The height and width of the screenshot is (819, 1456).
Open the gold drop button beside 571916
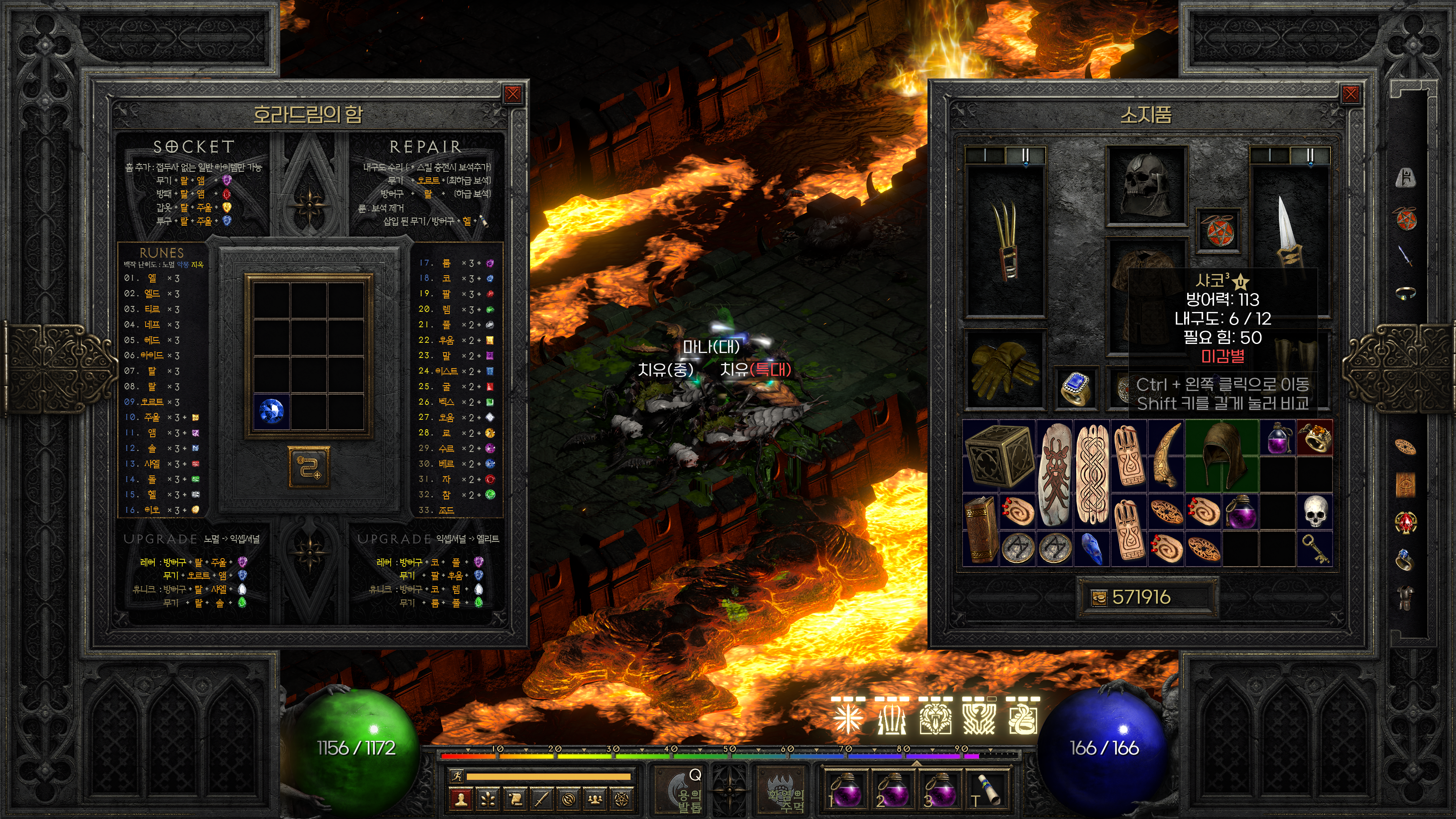(x=1099, y=598)
